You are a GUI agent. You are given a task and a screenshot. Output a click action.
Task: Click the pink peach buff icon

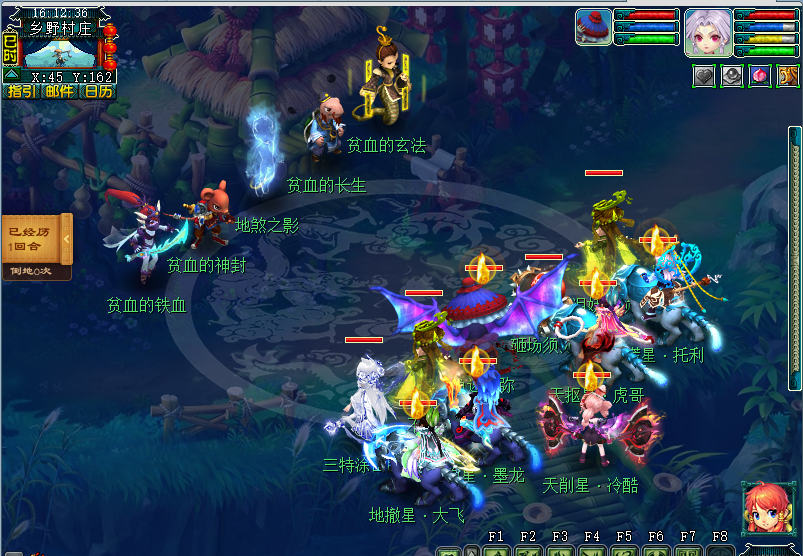(x=759, y=76)
